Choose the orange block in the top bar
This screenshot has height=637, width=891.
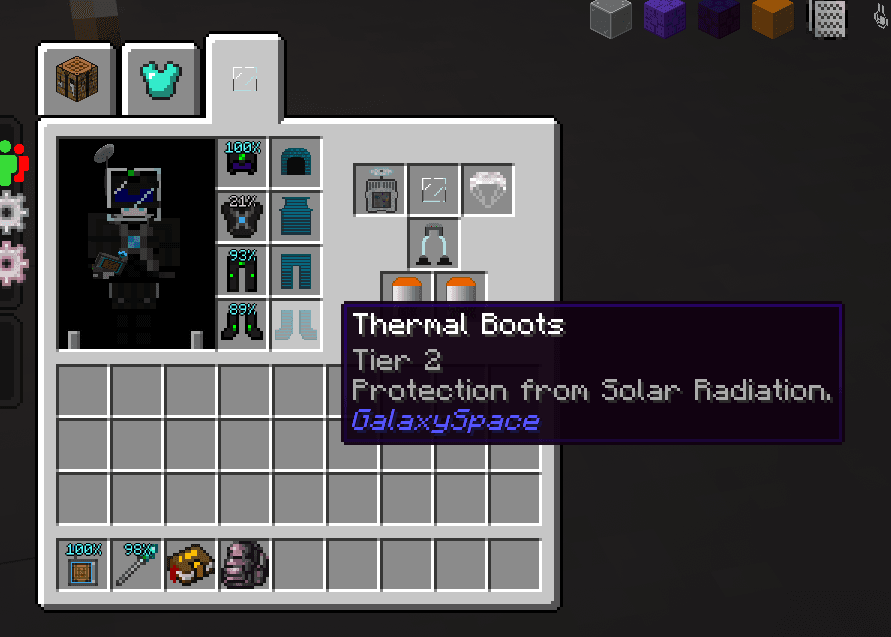[772, 18]
